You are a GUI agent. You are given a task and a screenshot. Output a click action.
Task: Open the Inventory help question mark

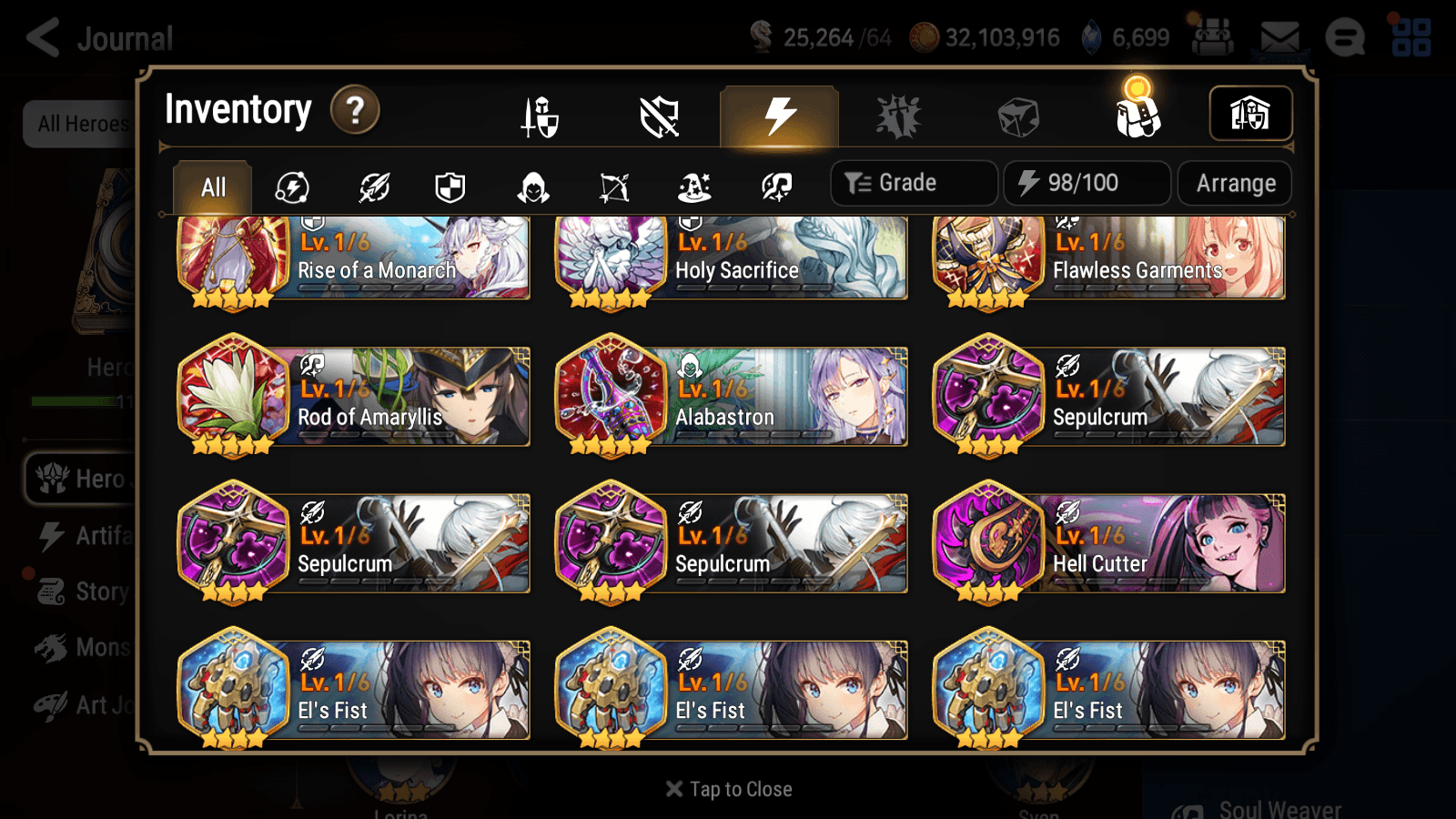coord(354,110)
